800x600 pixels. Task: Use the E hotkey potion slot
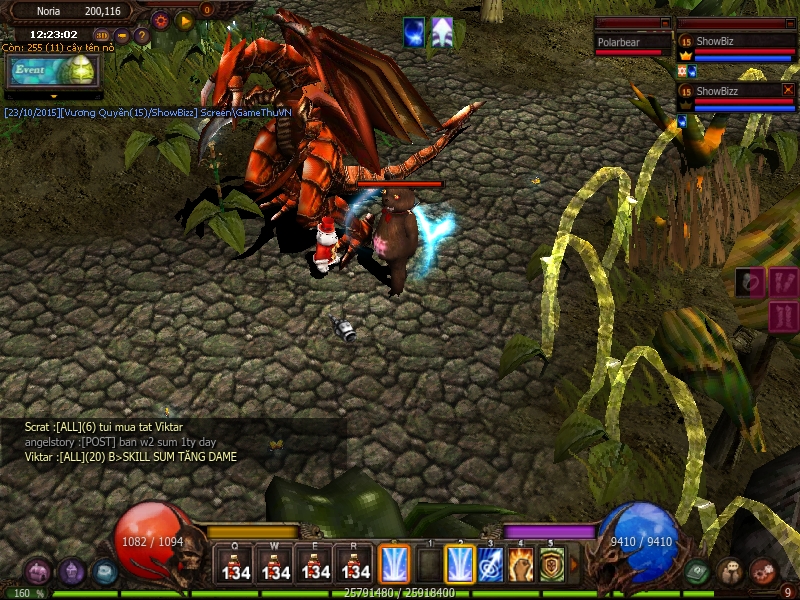(x=314, y=564)
